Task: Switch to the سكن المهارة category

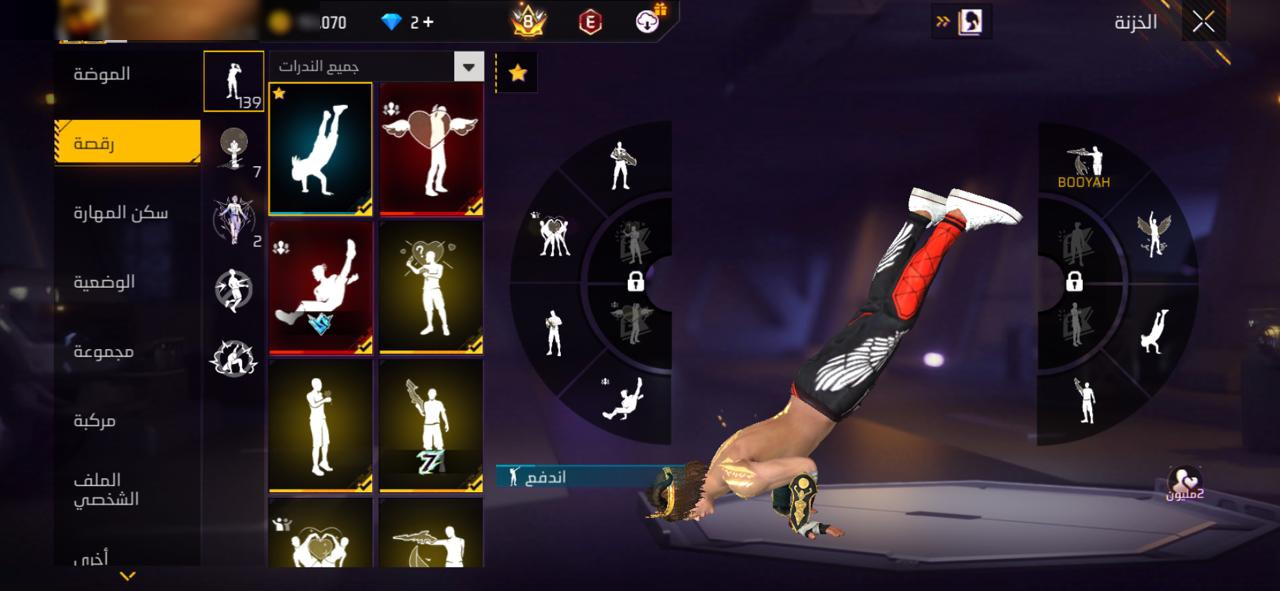Action: pyautogui.click(x=121, y=212)
